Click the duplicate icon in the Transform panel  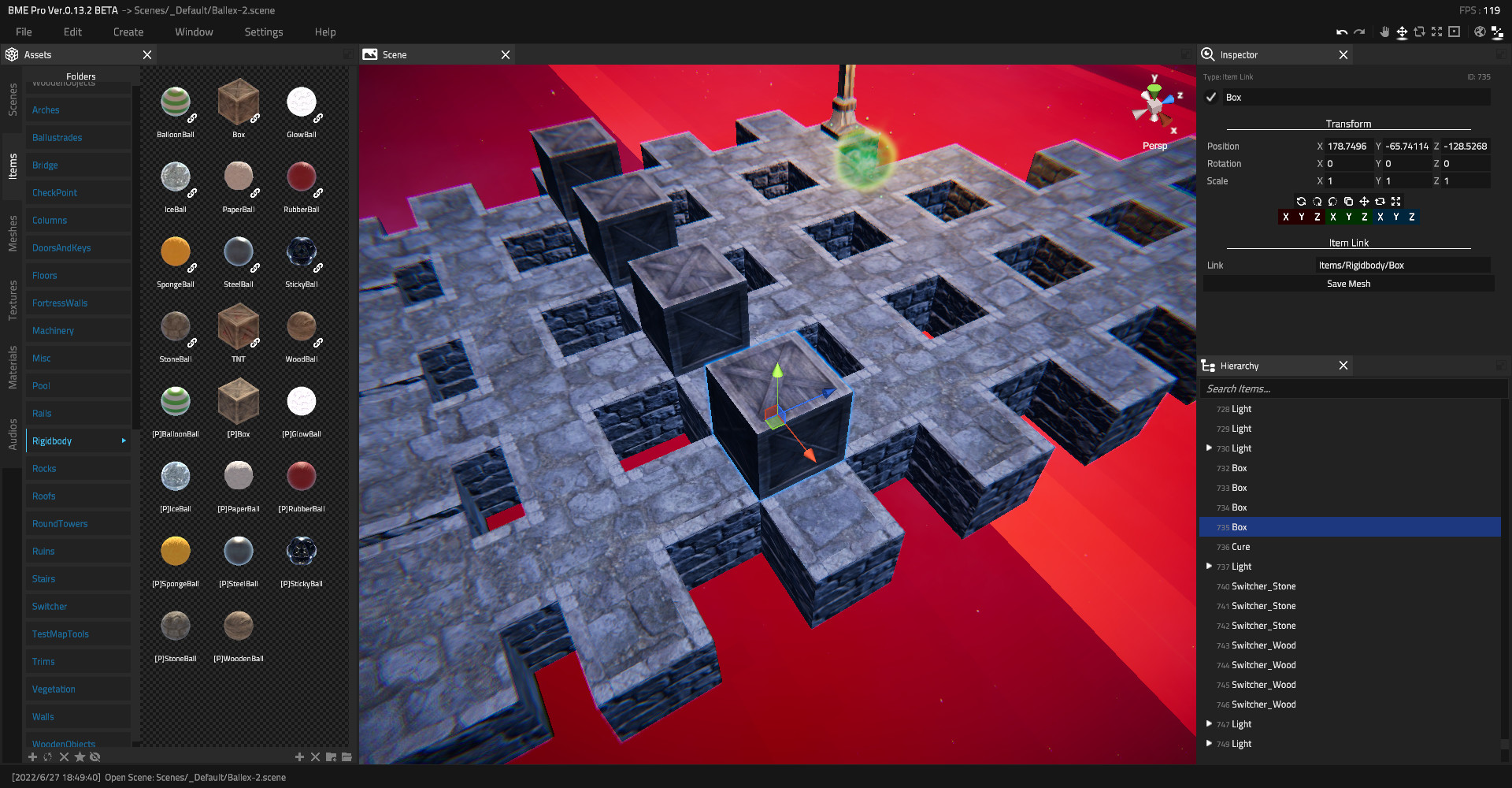pyautogui.click(x=1348, y=202)
